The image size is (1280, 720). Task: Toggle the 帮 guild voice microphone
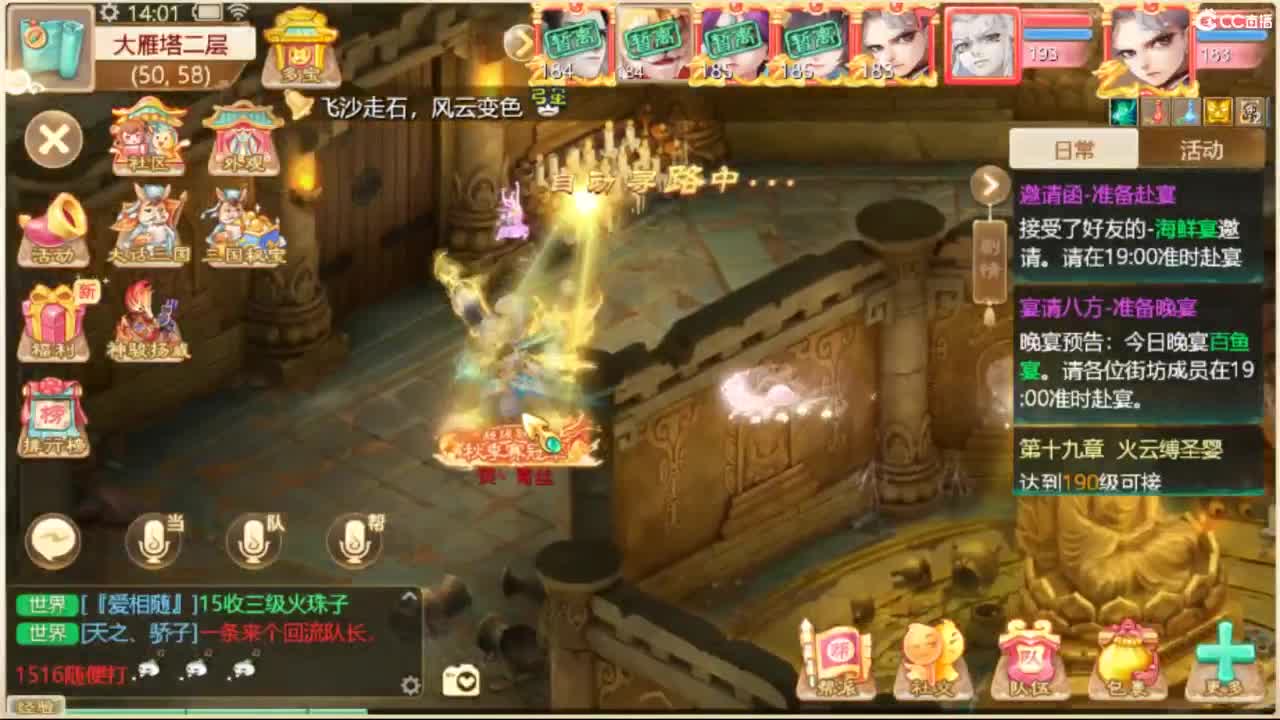tap(355, 540)
